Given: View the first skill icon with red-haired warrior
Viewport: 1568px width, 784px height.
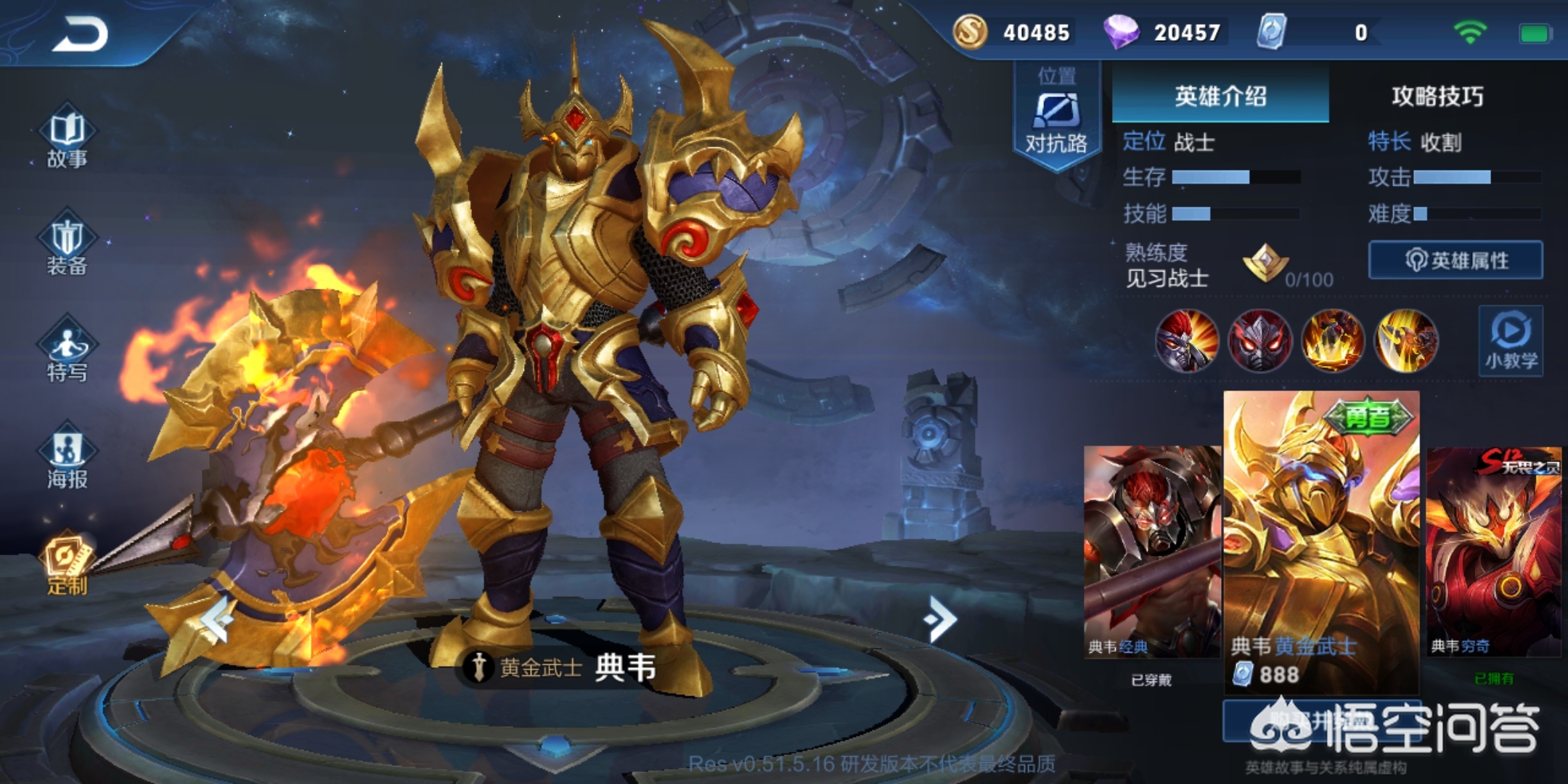Looking at the screenshot, I should tap(1187, 340).
